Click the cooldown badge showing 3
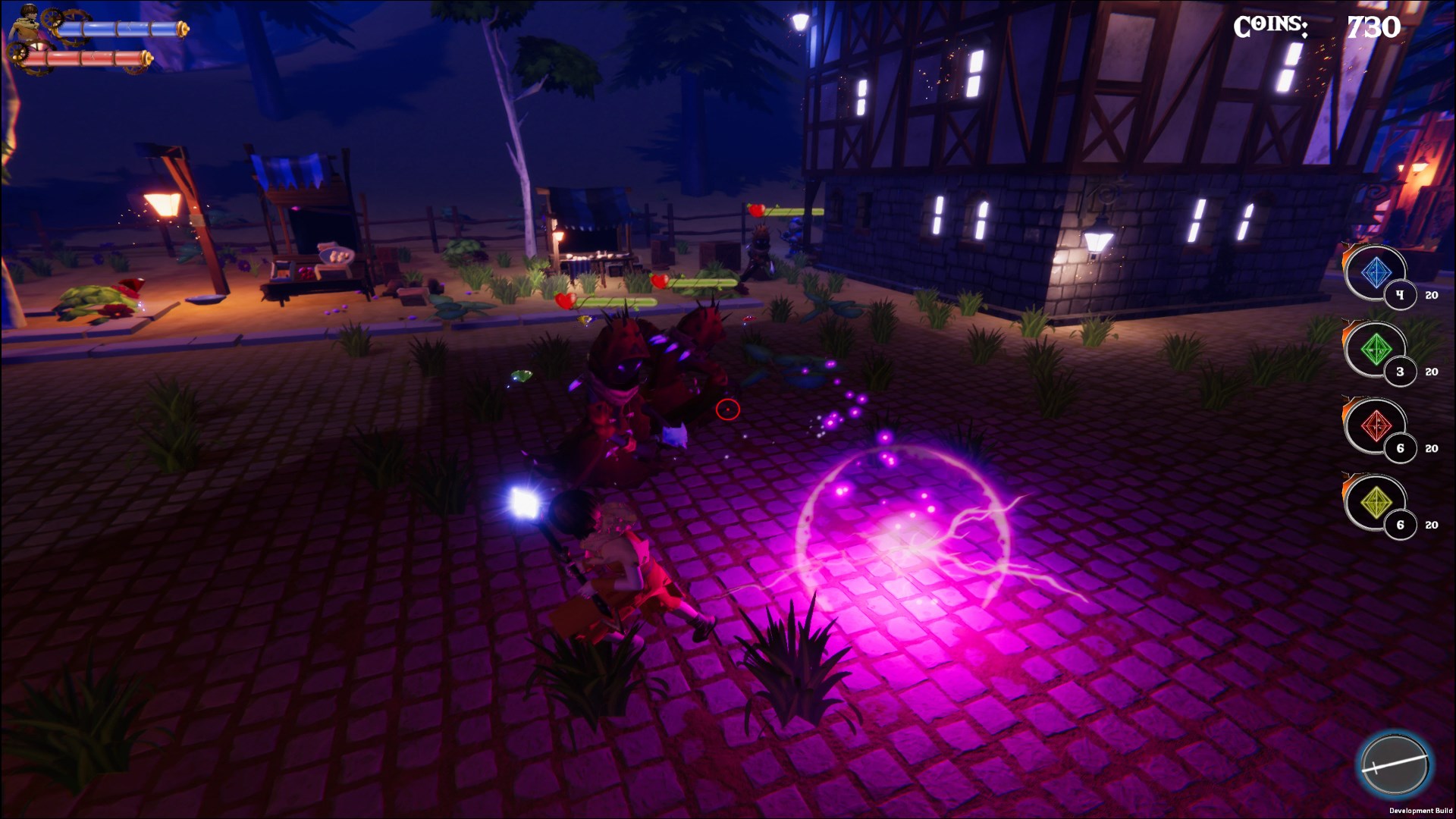Viewport: 1456px width, 819px height. pyautogui.click(x=1401, y=372)
